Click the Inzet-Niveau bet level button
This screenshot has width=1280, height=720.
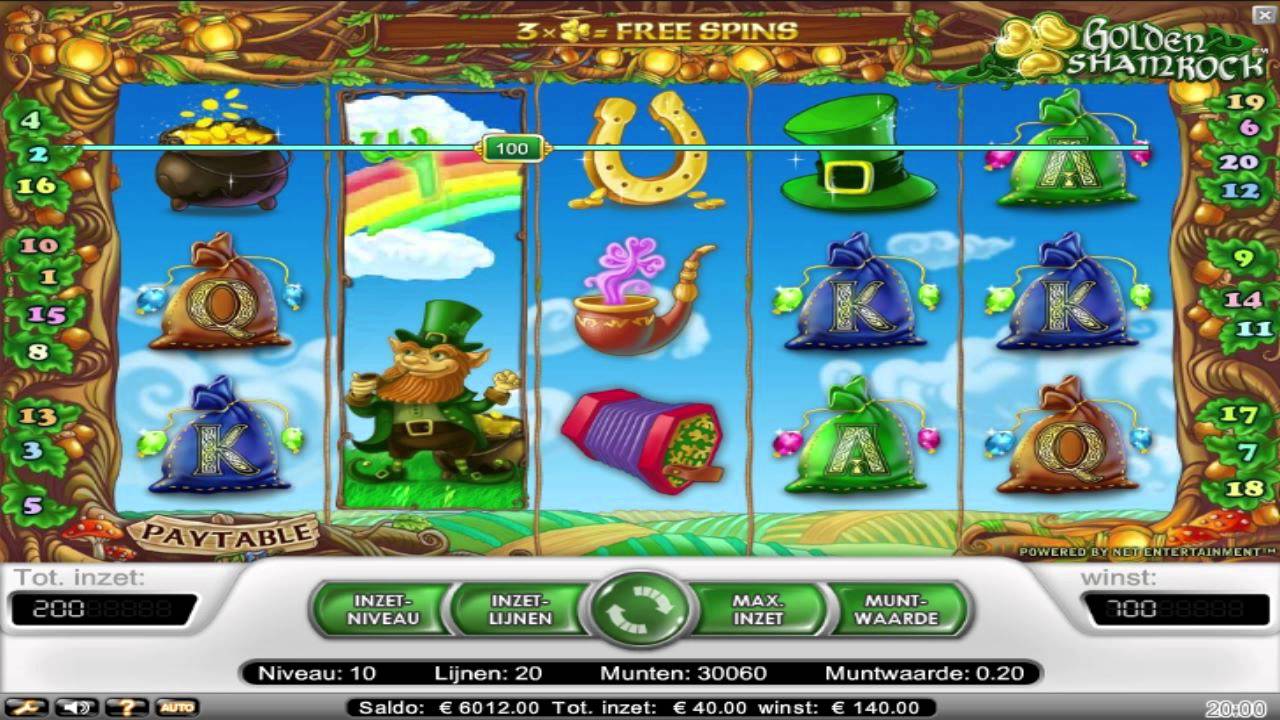tap(383, 609)
